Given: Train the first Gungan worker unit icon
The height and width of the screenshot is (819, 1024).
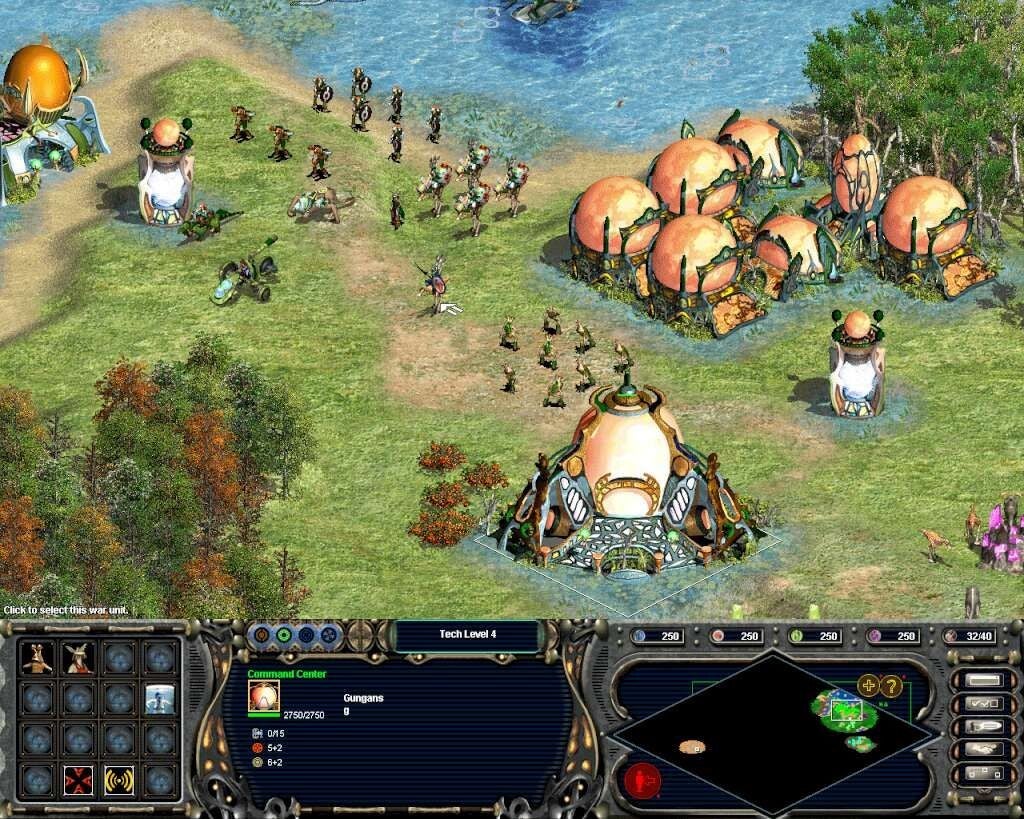Looking at the screenshot, I should 37,657.
